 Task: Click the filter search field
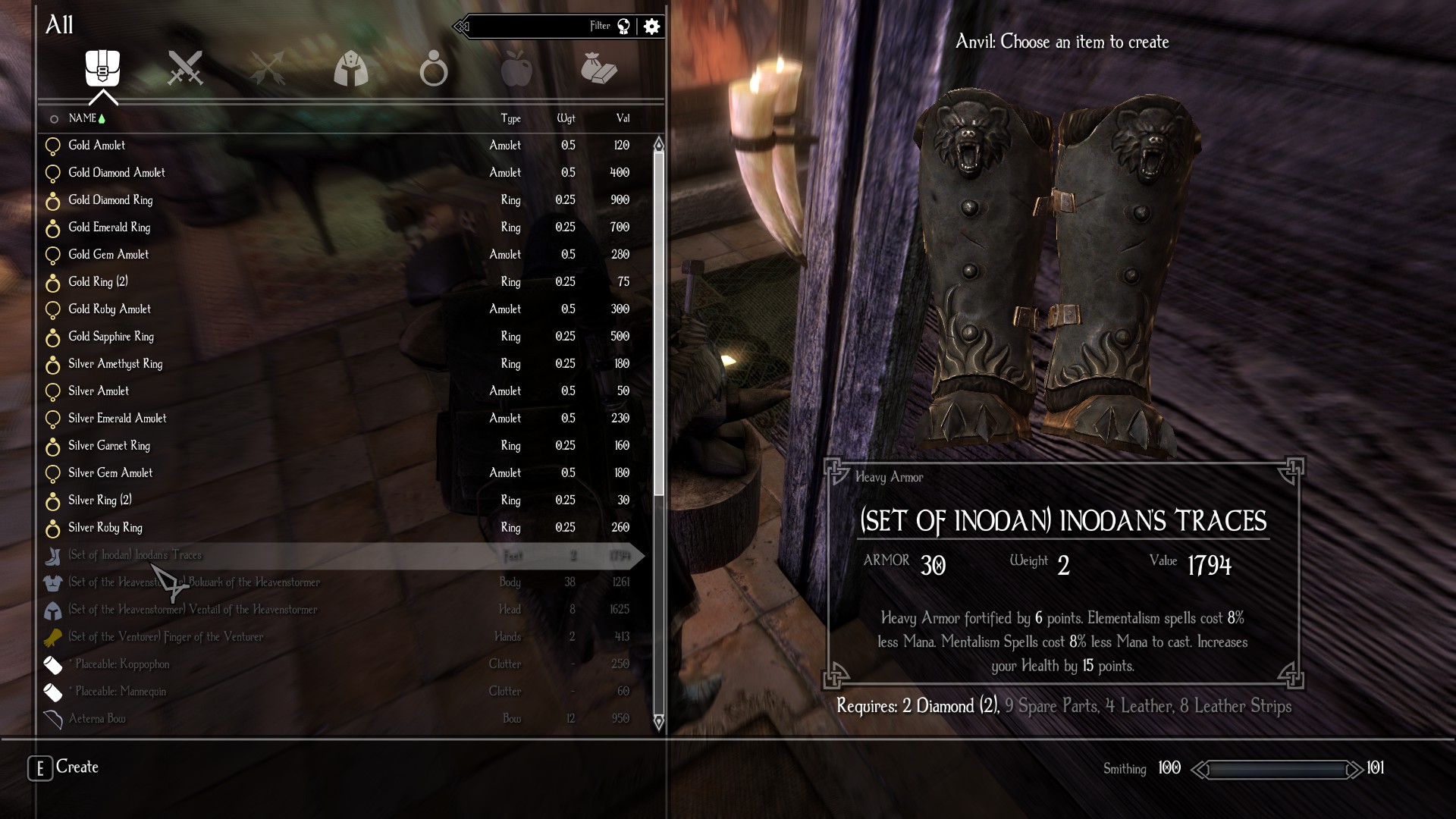(x=531, y=27)
